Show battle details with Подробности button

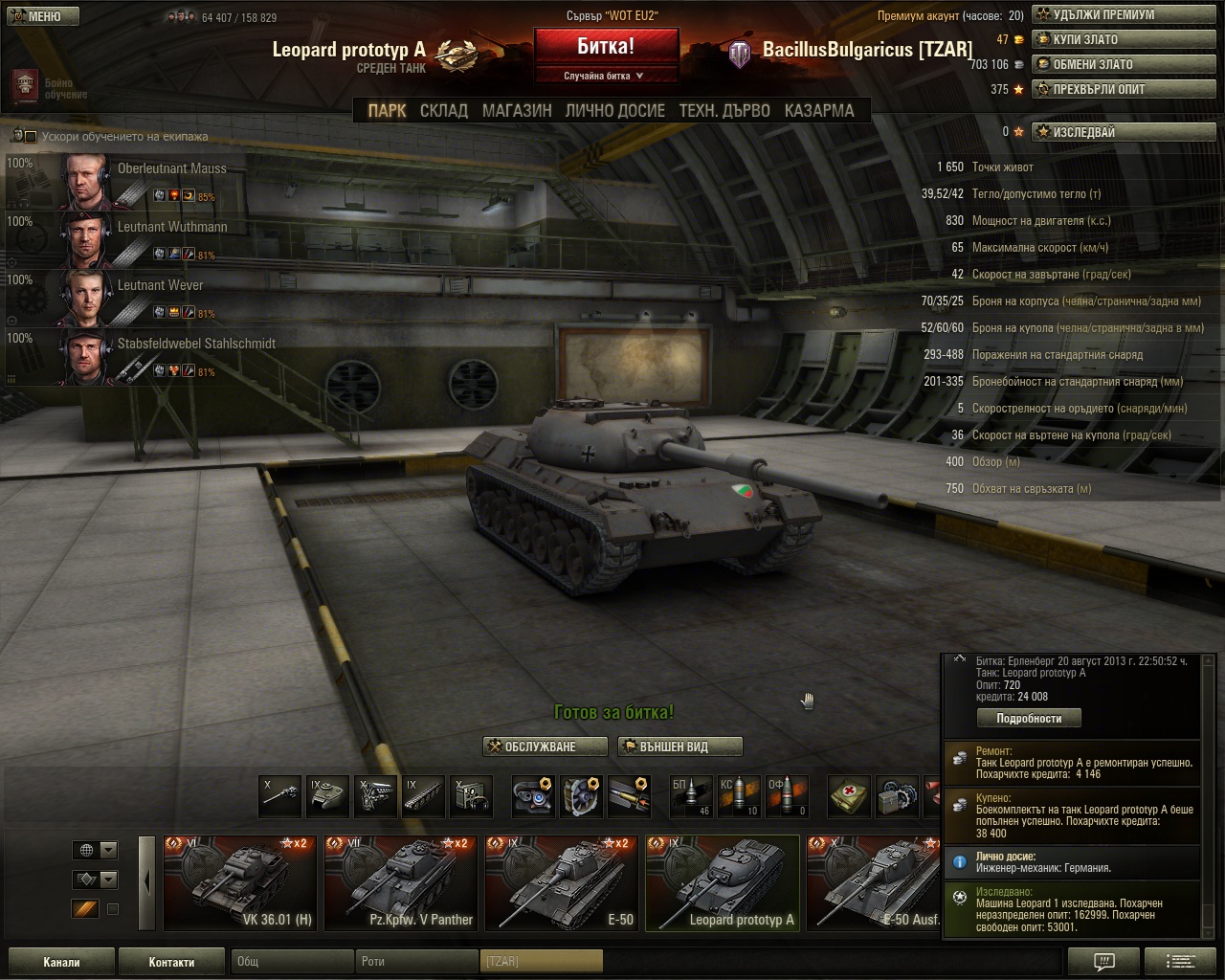pos(1029,718)
